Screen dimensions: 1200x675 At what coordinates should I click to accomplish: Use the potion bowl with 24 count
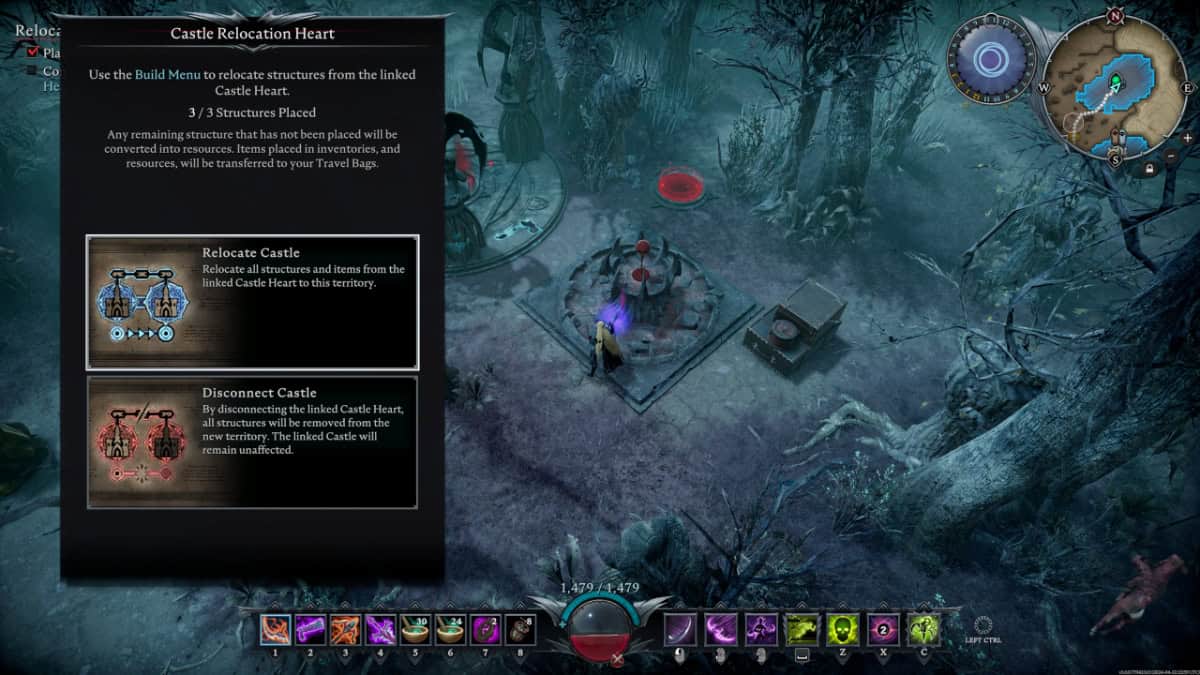pos(451,629)
